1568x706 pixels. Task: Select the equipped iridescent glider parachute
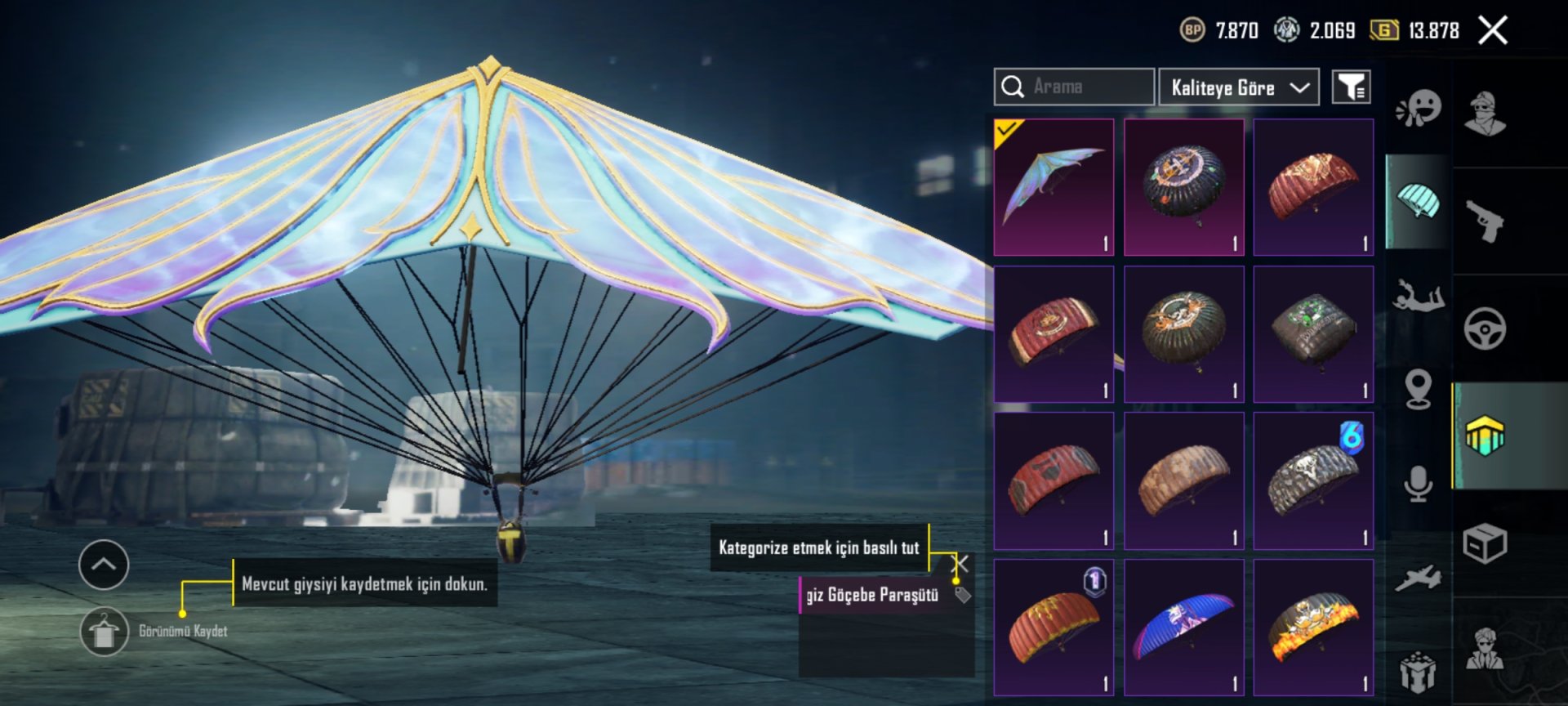tap(1053, 187)
